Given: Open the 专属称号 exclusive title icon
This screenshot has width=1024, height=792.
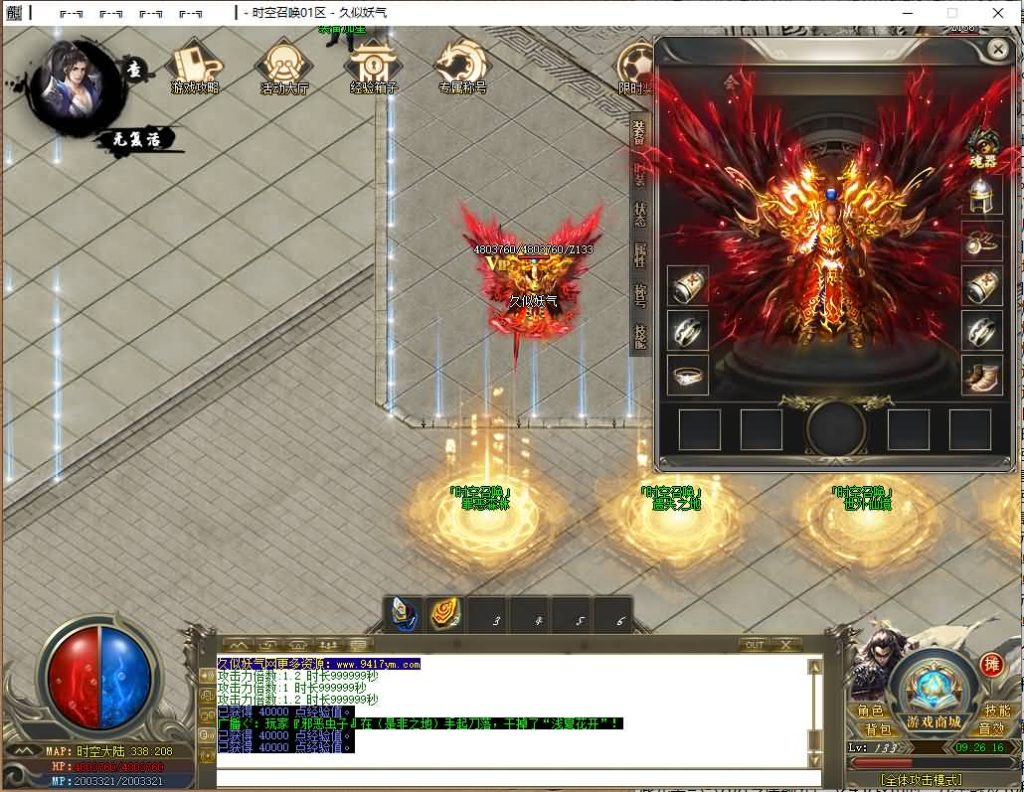Looking at the screenshot, I should point(461,67).
